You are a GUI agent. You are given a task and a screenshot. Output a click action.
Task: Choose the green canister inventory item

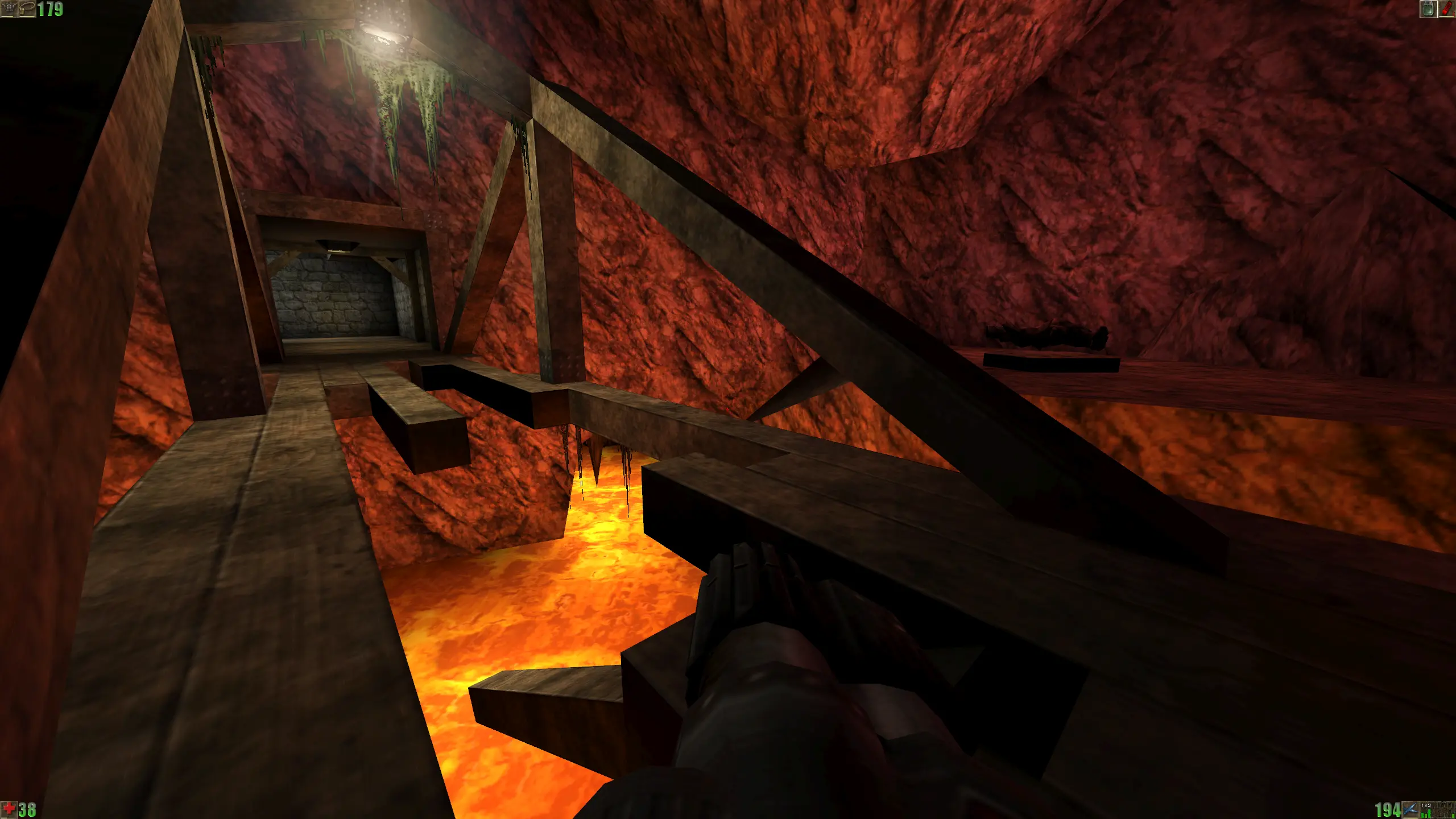click(x=1428, y=9)
